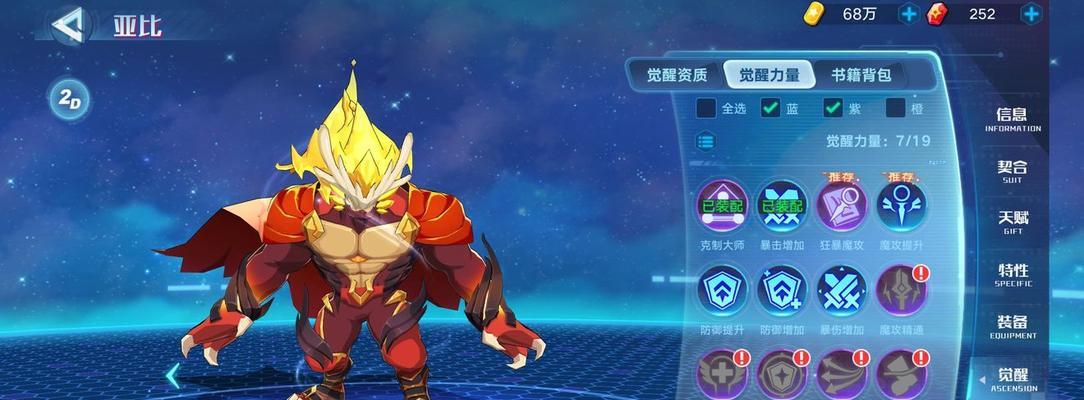This screenshot has width=1084, height=400.
Task: Uncheck the 紫 filter checkbox
Action: [833, 108]
